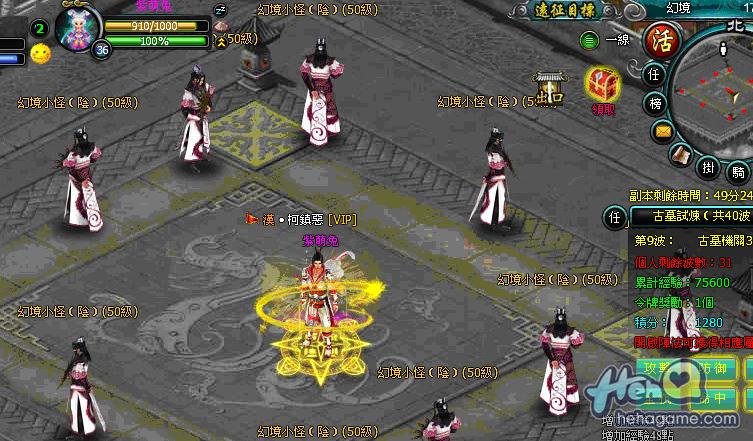Select the green 一線 server line button
The height and width of the screenshot is (441, 753).
pos(589,41)
